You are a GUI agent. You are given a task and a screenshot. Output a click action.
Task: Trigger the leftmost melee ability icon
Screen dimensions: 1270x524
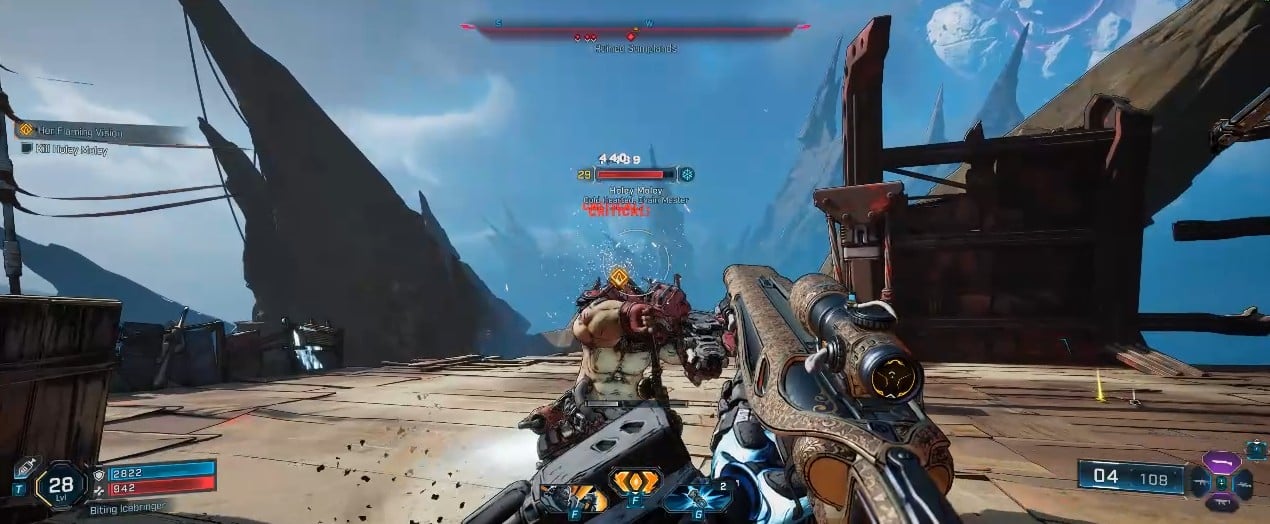(x=574, y=494)
